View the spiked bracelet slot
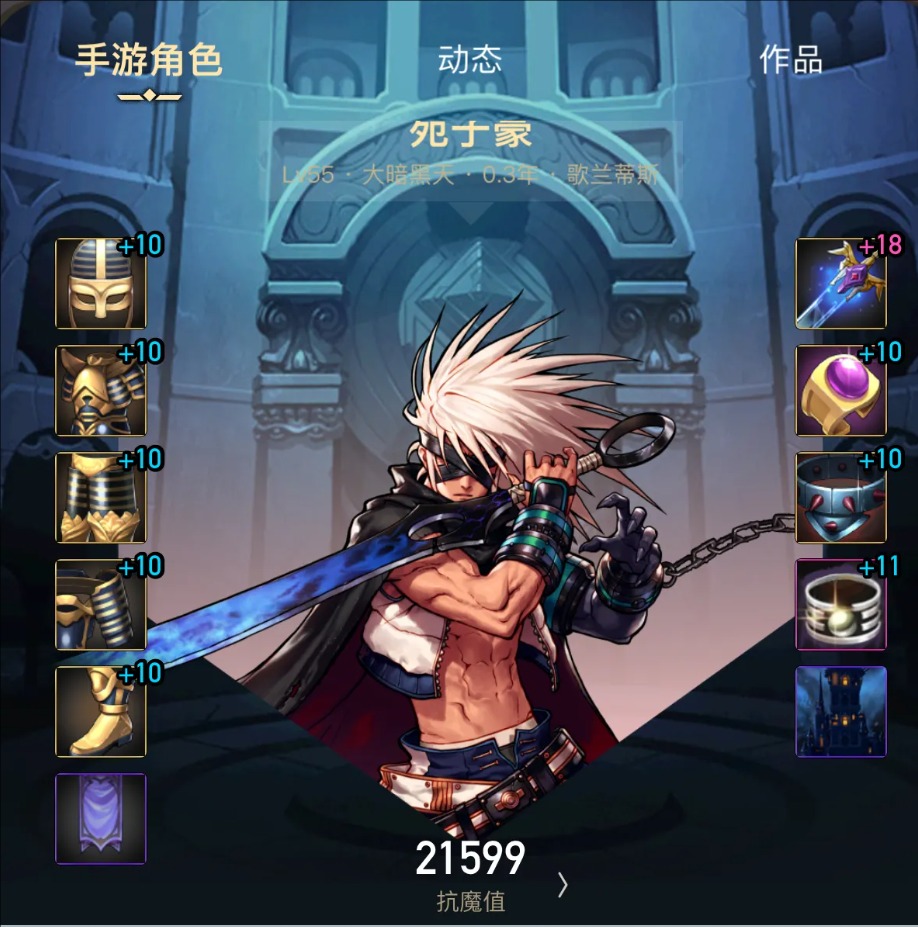Screen dimensions: 918x927 click(x=841, y=498)
